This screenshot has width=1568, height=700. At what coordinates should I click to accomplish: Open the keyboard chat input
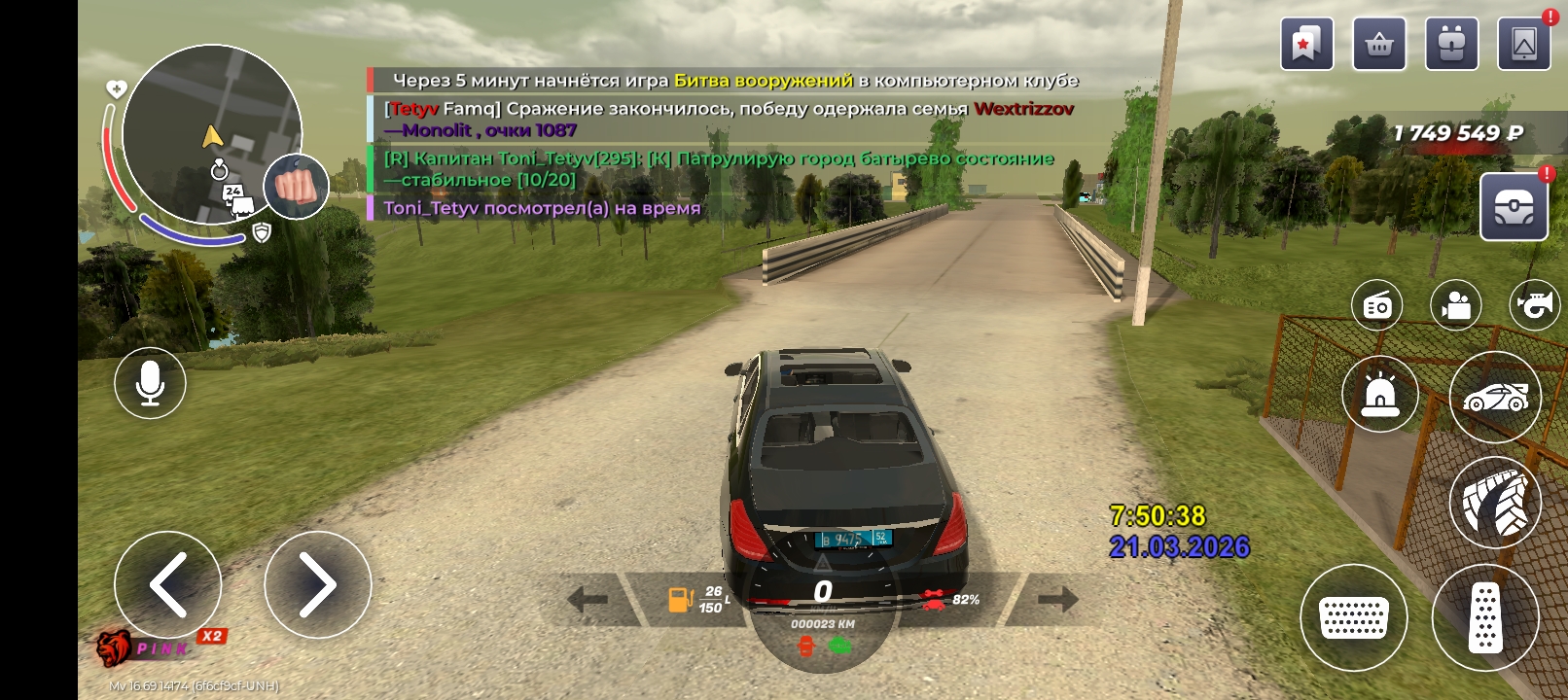click(1353, 617)
